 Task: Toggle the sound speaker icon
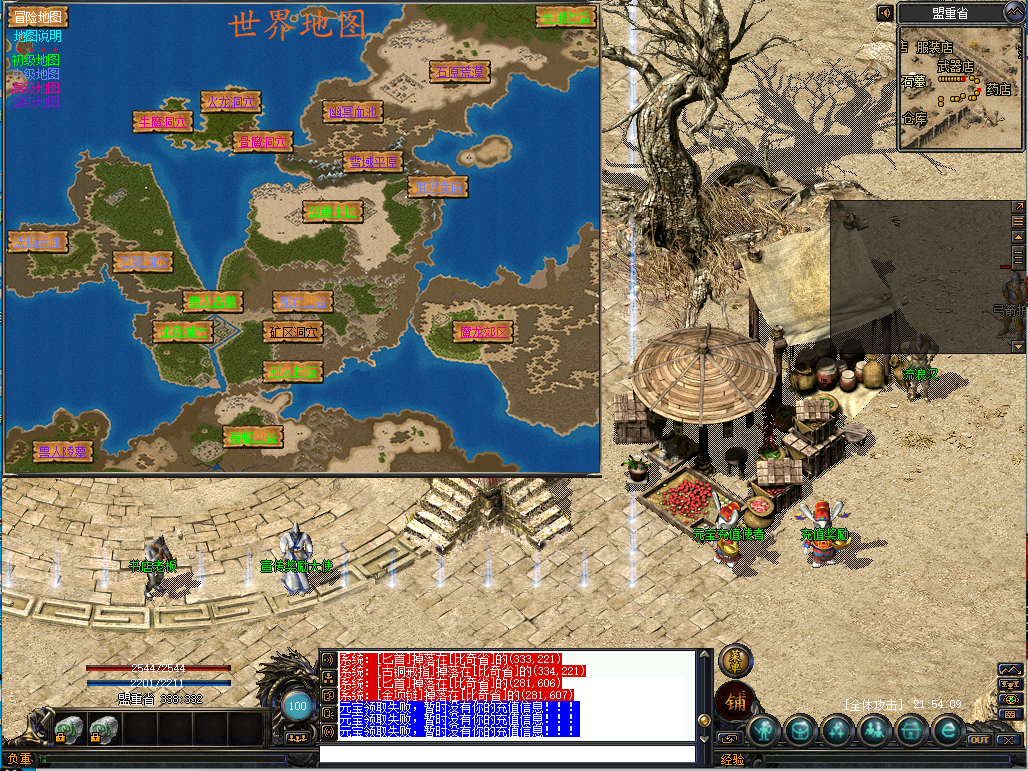885,13
